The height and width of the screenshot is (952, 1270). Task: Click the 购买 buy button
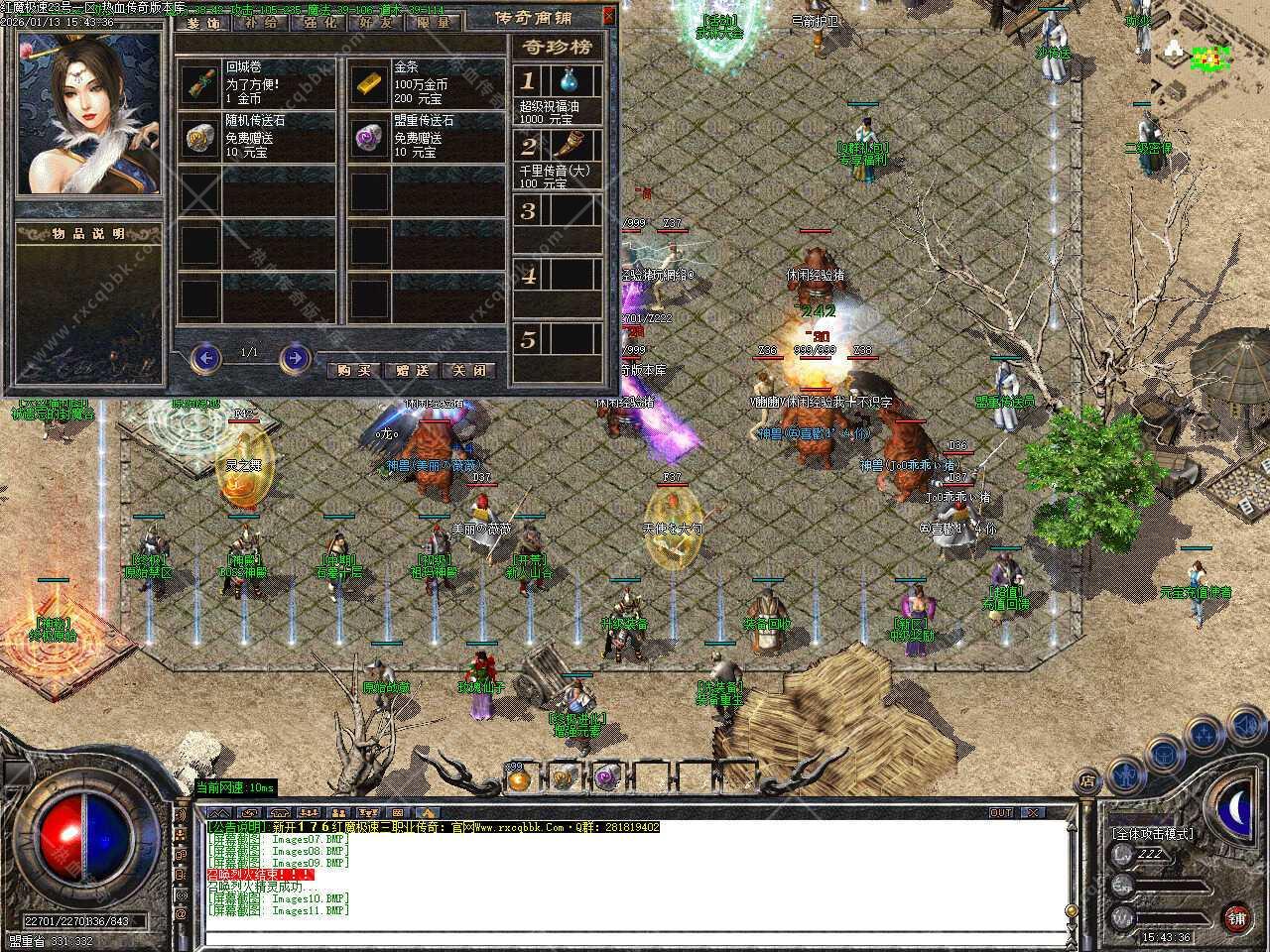tap(354, 370)
